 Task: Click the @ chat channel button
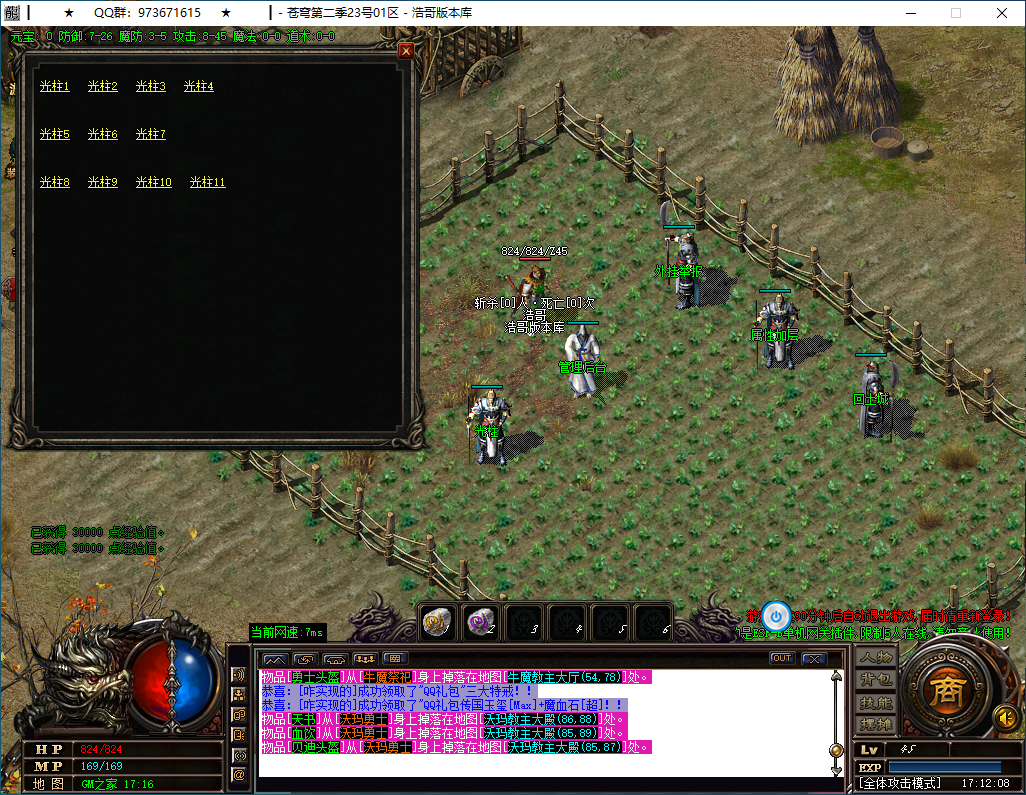click(x=238, y=774)
